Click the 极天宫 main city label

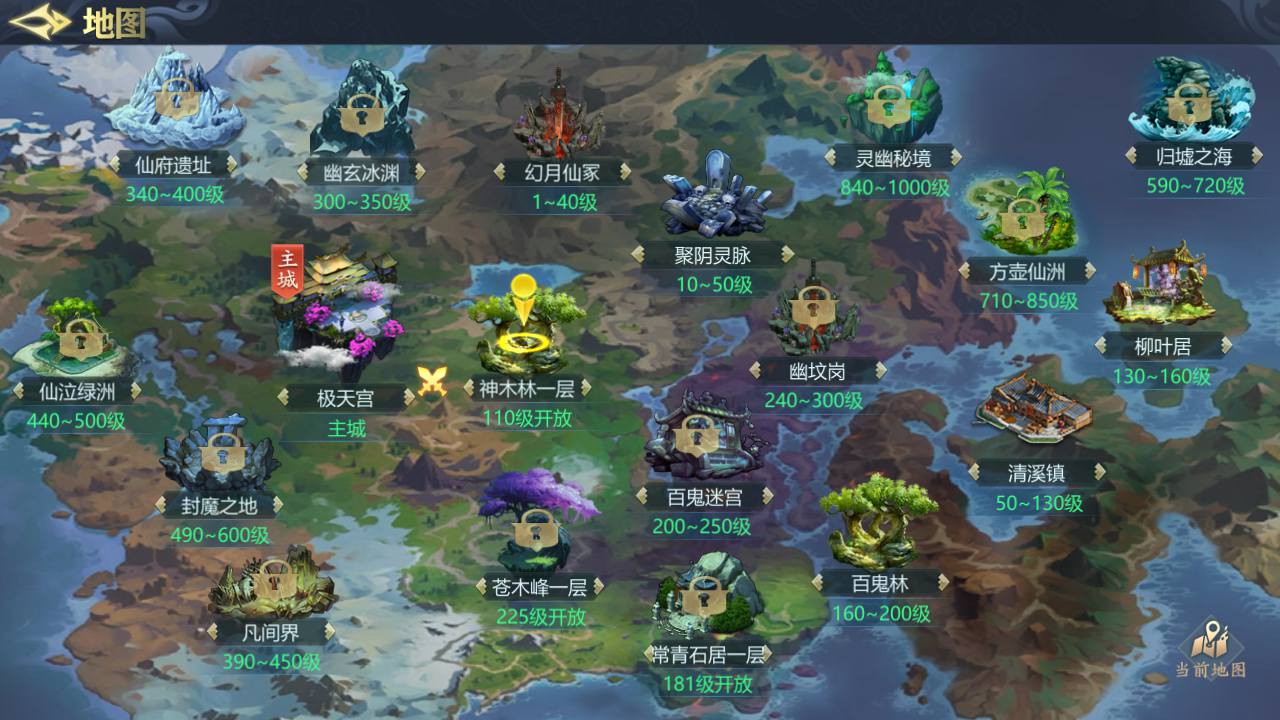345,395
